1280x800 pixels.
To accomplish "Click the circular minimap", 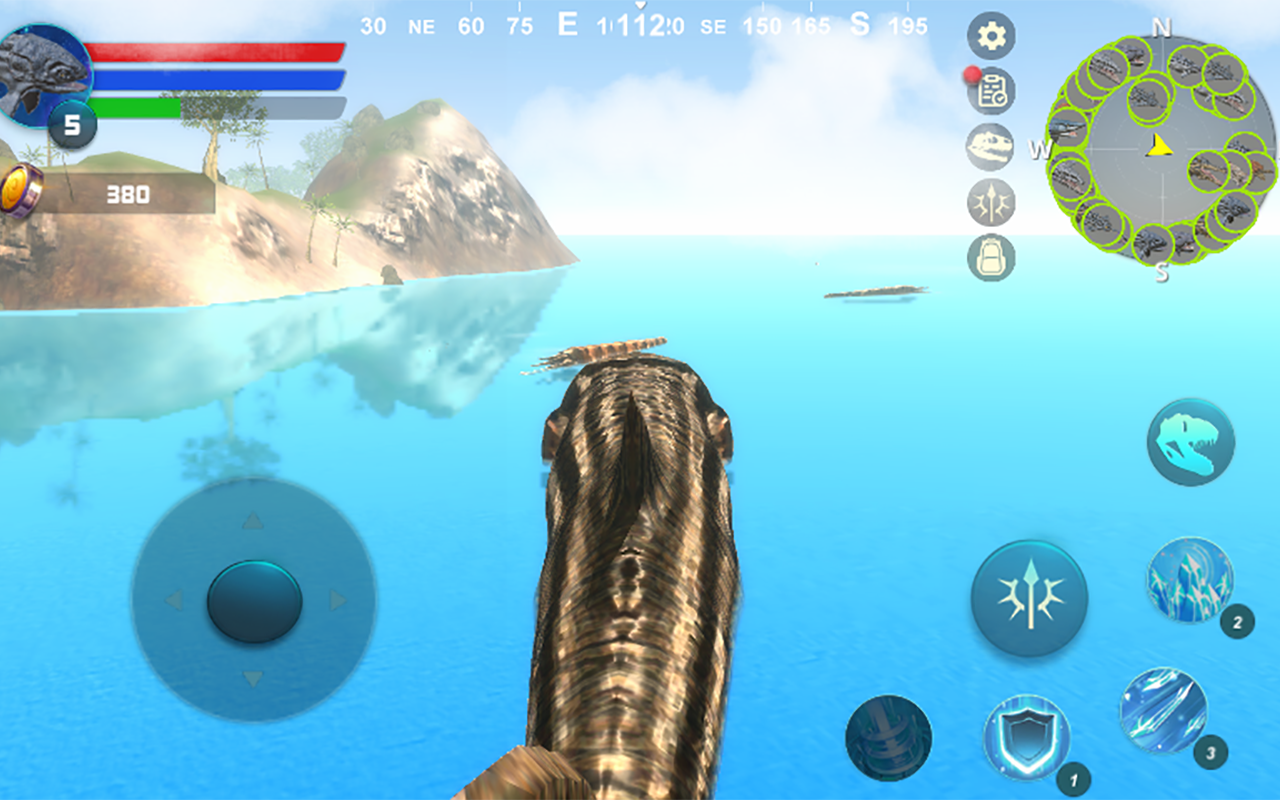I will (1160, 149).
